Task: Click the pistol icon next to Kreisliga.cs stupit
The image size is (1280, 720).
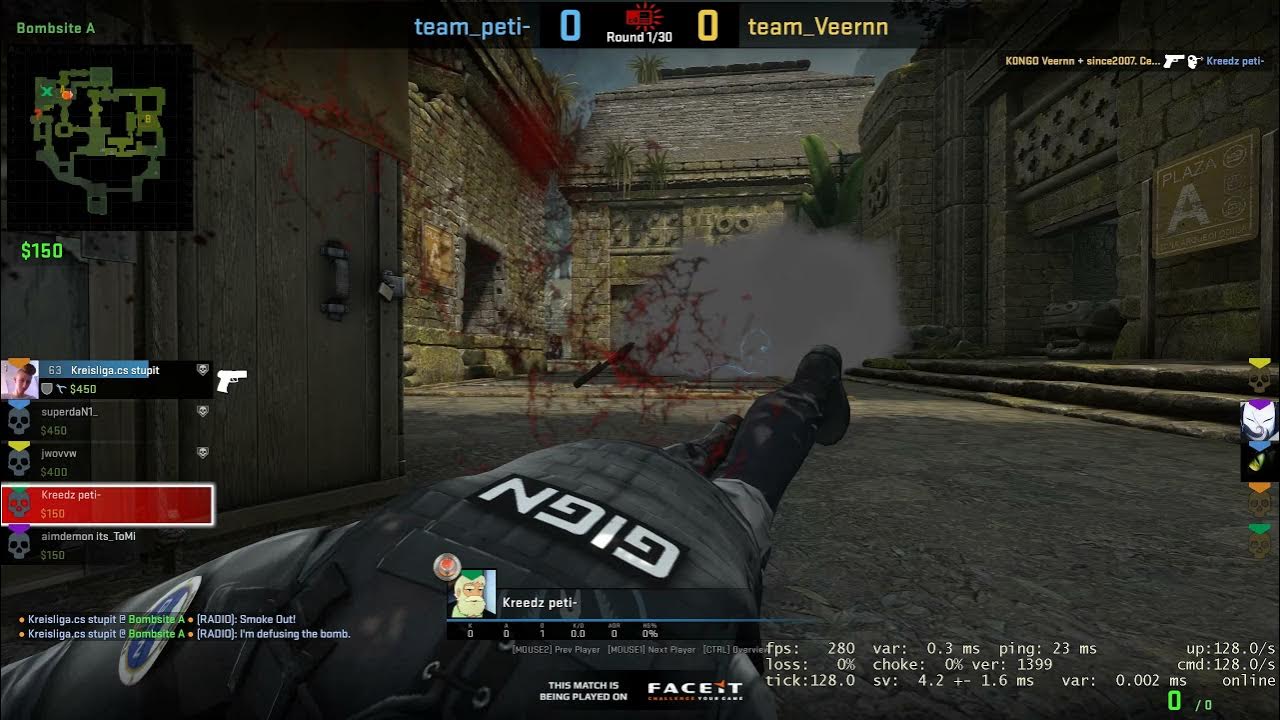Action: [231, 381]
